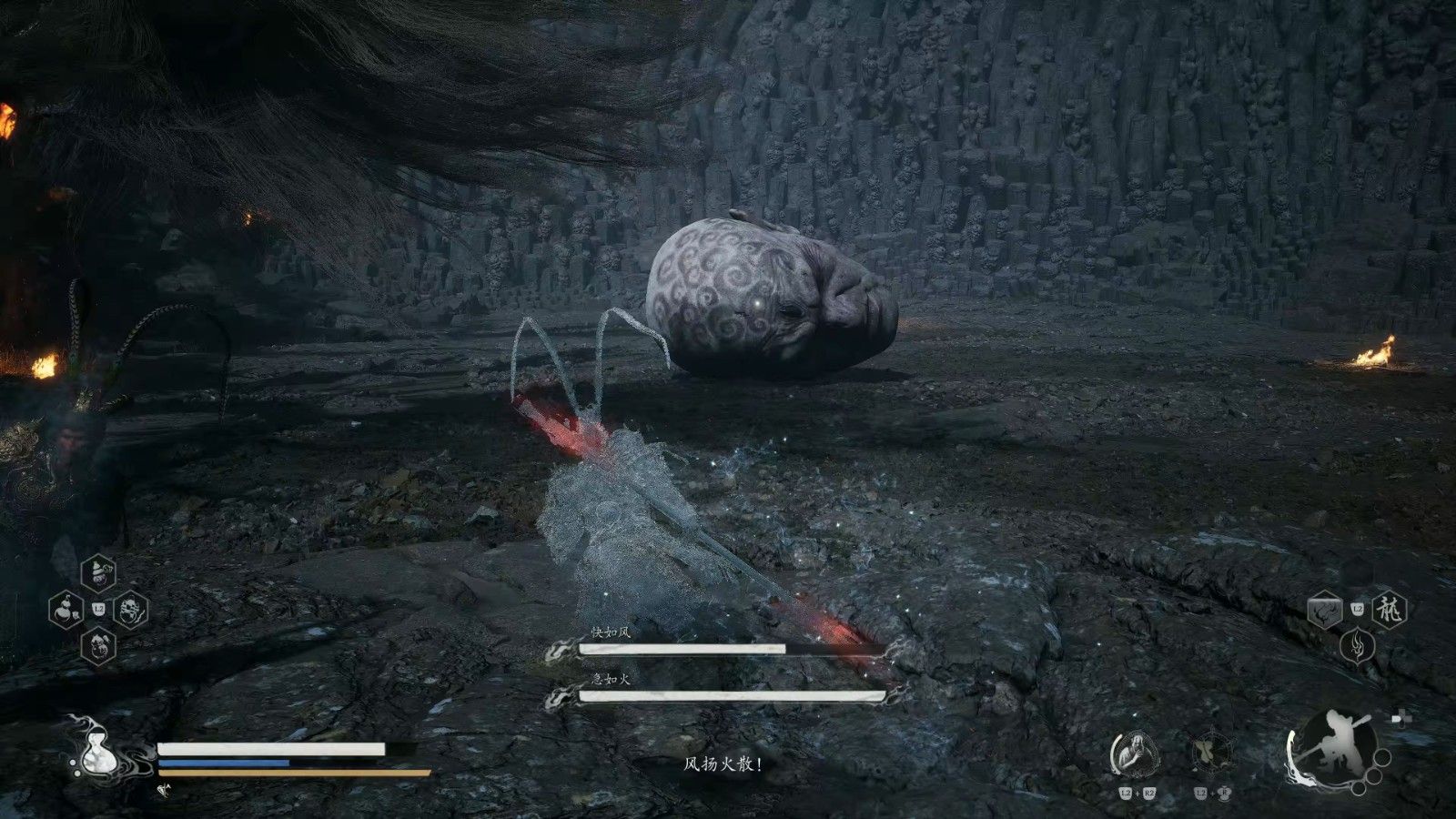Image resolution: width=1456 pixels, height=819 pixels.
Task: Select the bottom hexagon quick-item slot
Action: pos(98,645)
